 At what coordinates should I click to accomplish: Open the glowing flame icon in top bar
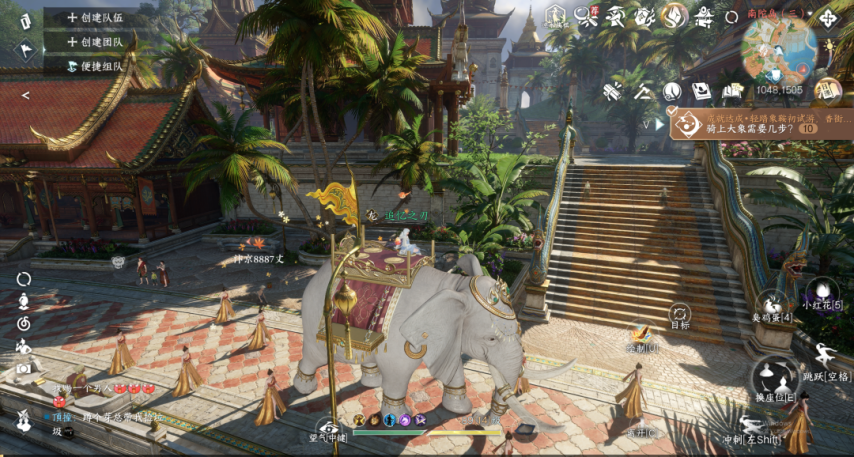[x=677, y=15]
